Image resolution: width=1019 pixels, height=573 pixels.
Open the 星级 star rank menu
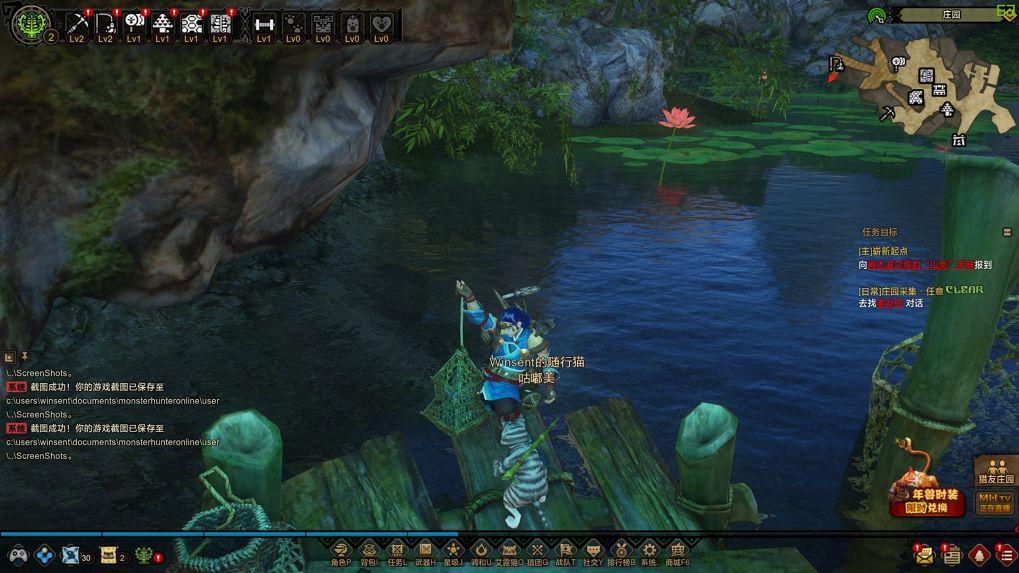[453, 550]
